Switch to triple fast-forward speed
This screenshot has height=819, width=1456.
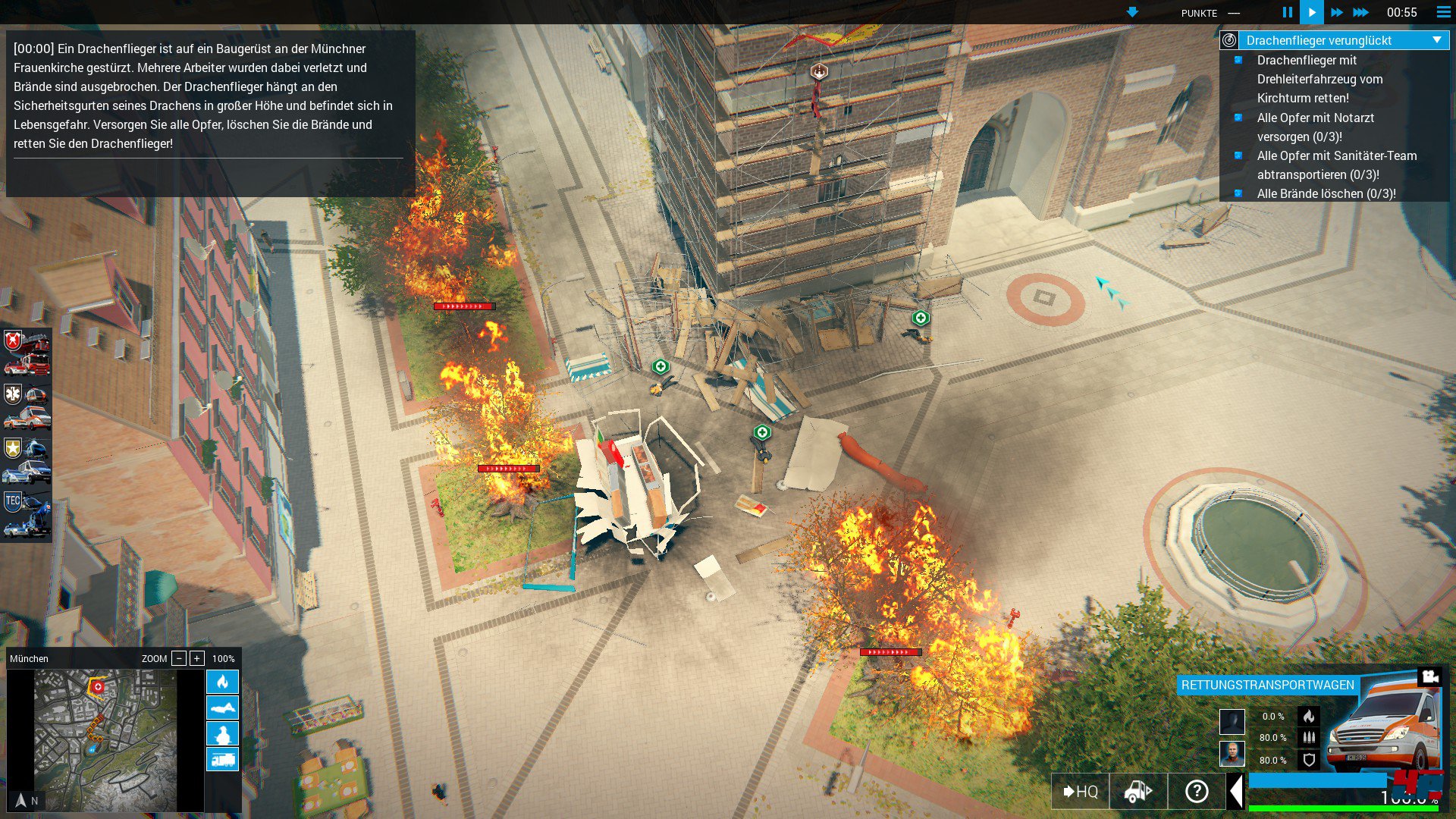tap(1361, 12)
